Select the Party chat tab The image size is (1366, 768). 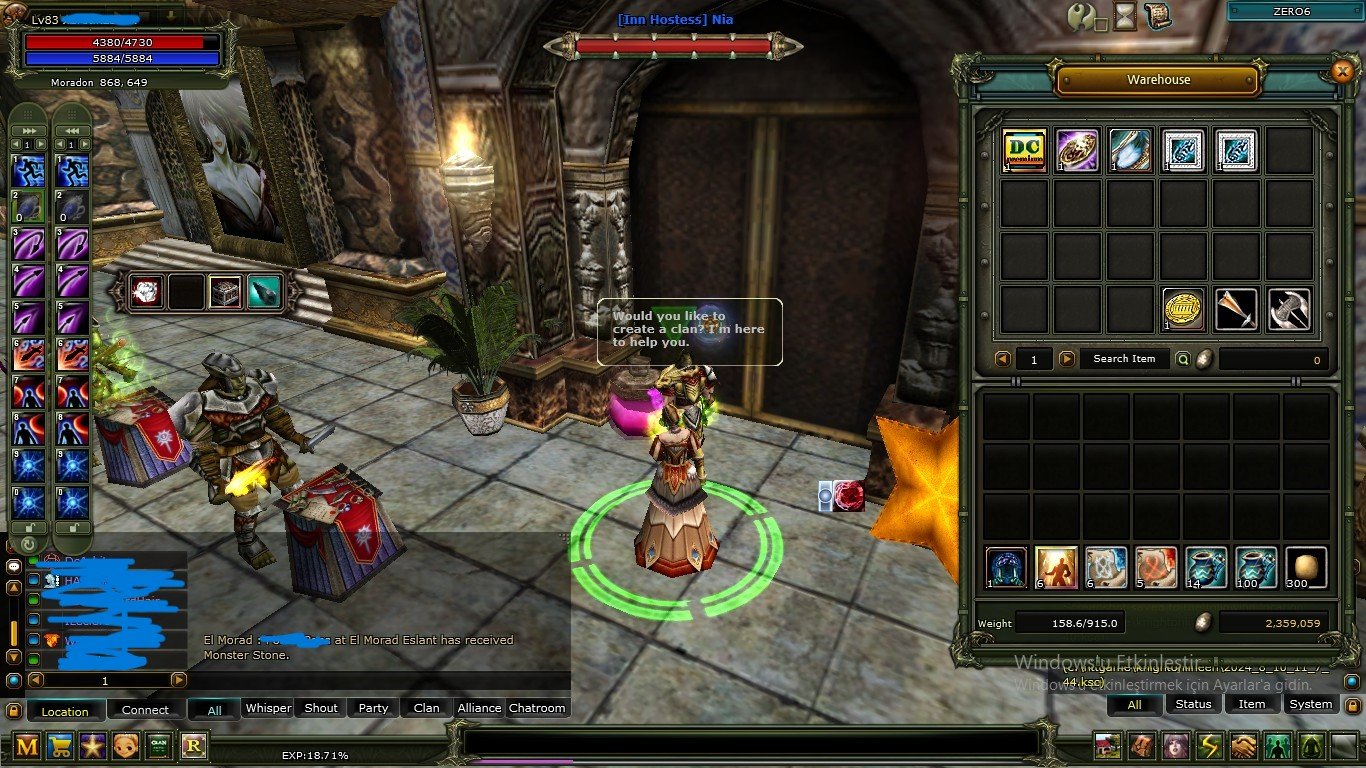(x=372, y=708)
